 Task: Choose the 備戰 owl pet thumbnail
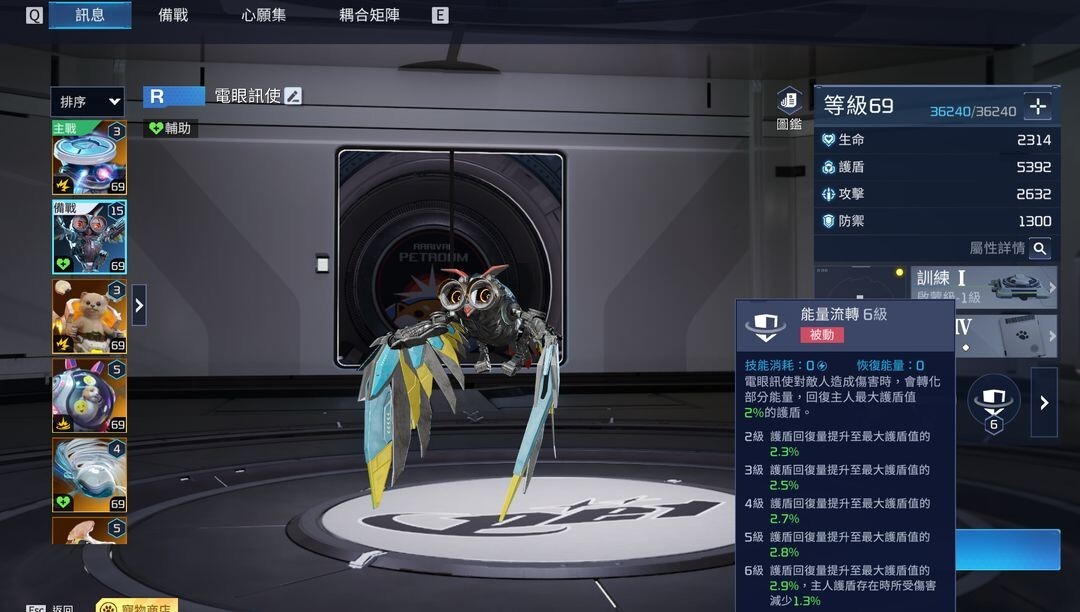[89, 237]
